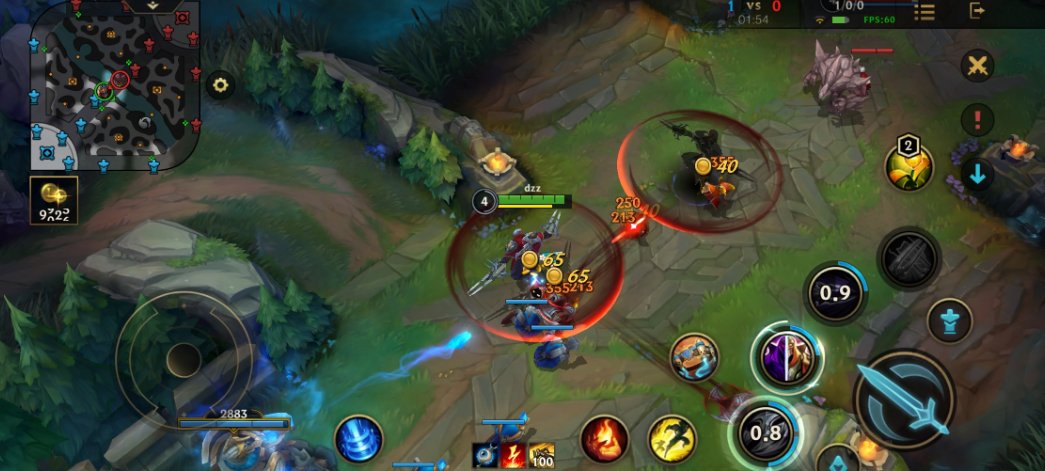Activate the purple hooded champion ability
1045x471 pixels.
click(x=786, y=358)
